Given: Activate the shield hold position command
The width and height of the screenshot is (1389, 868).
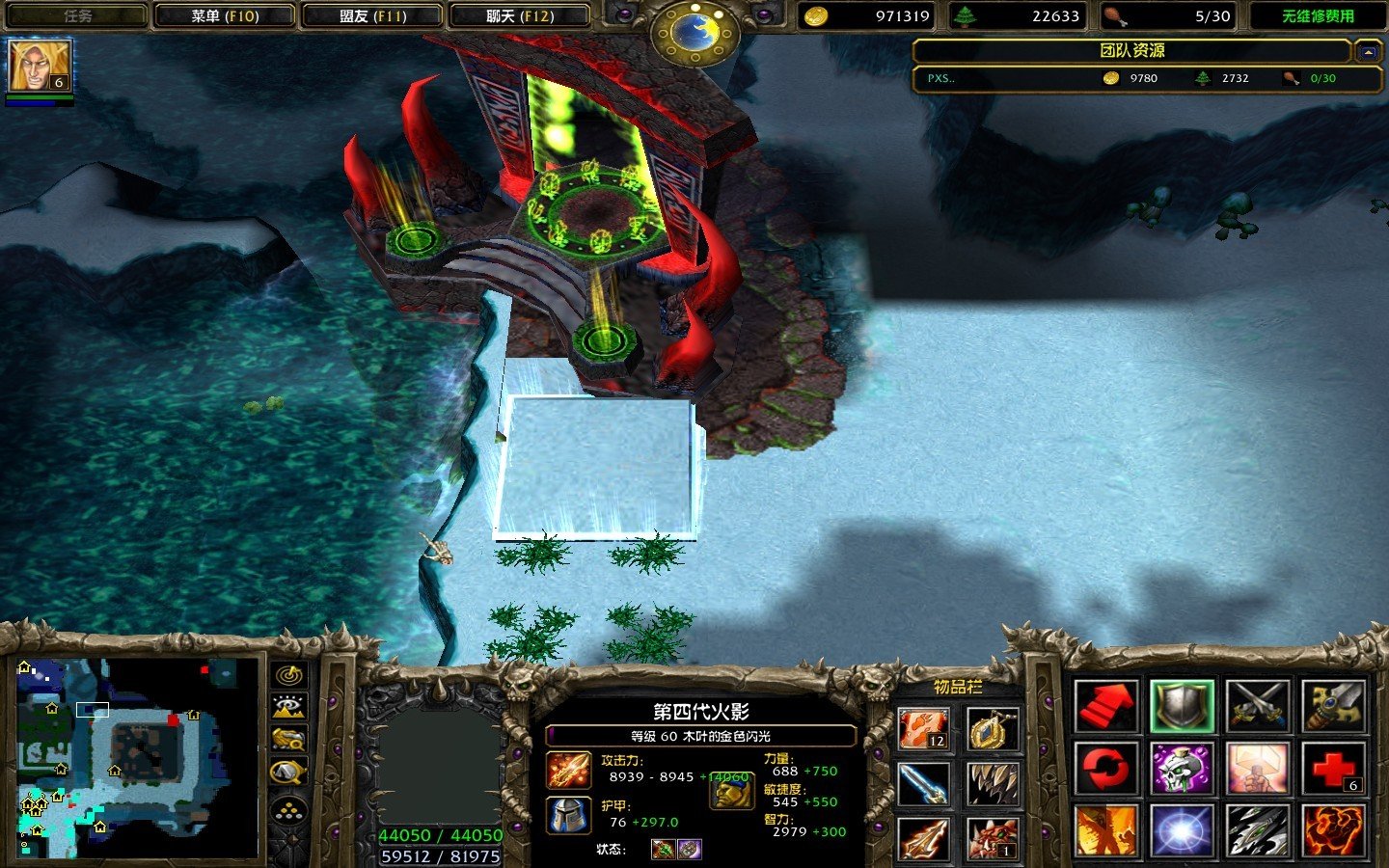Looking at the screenshot, I should (1182, 706).
